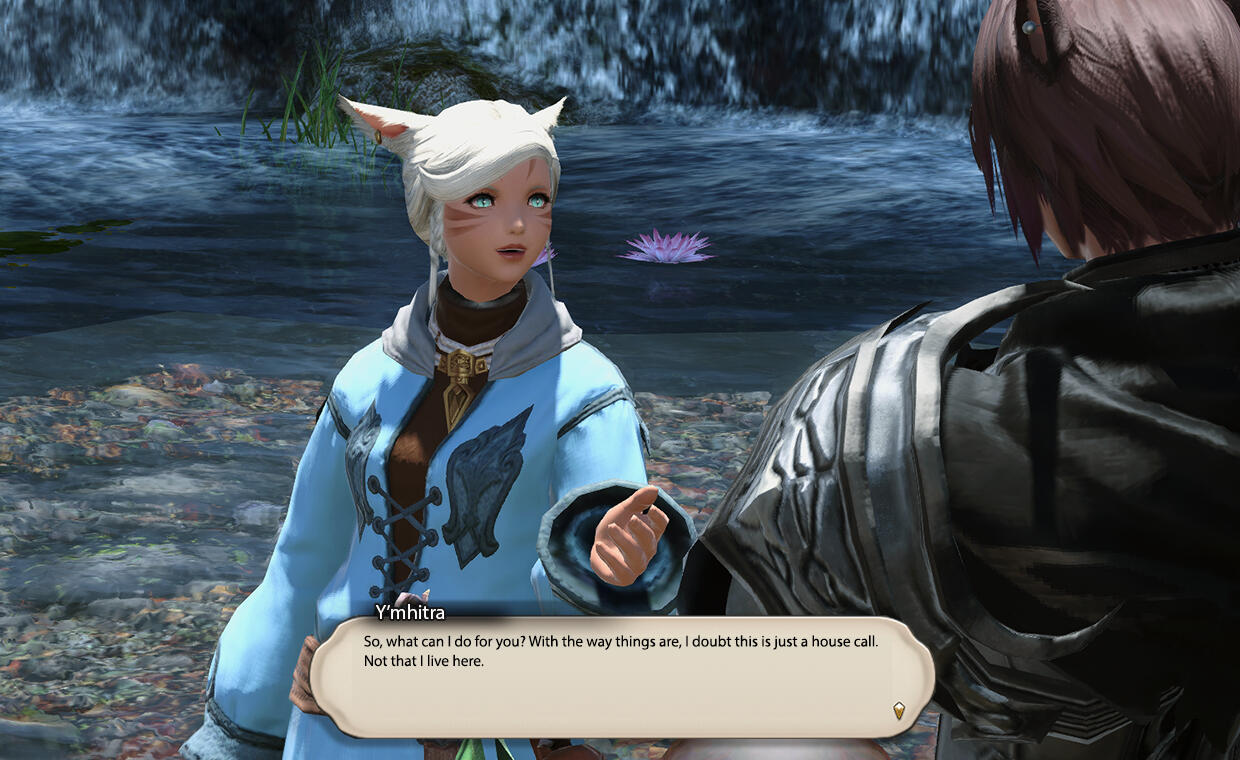1240x760 pixels.
Task: Click the dialogue continue arrow icon
Action: (x=898, y=710)
